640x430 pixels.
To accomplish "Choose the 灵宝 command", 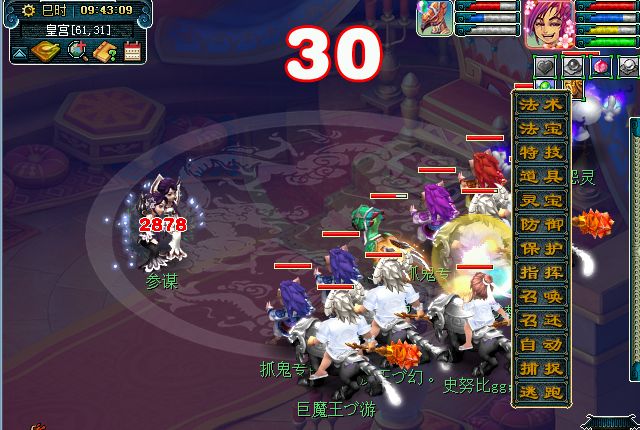I will point(541,201).
